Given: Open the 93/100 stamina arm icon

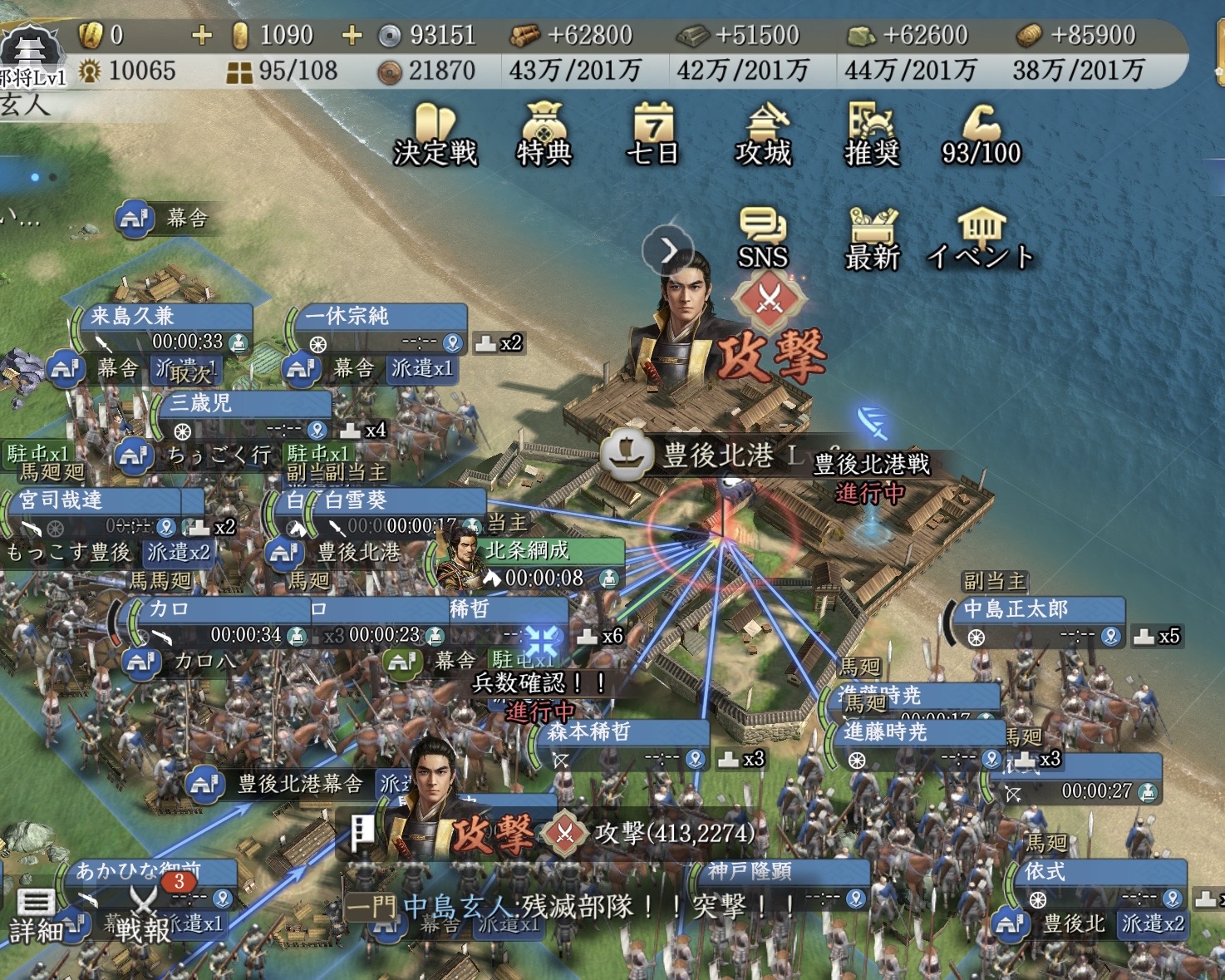Looking at the screenshot, I should coord(981,135).
